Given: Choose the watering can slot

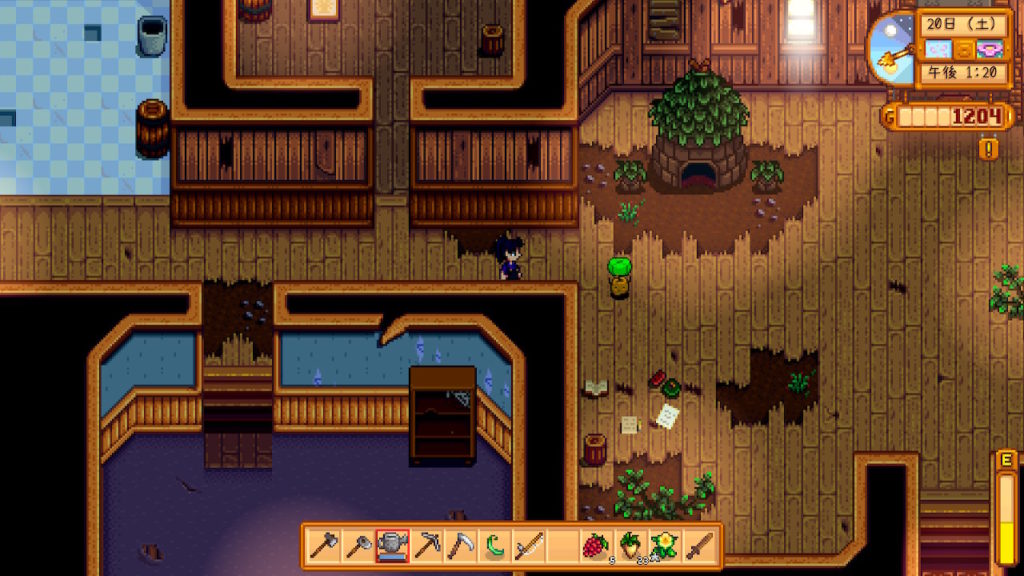Looking at the screenshot, I should coord(392,546).
